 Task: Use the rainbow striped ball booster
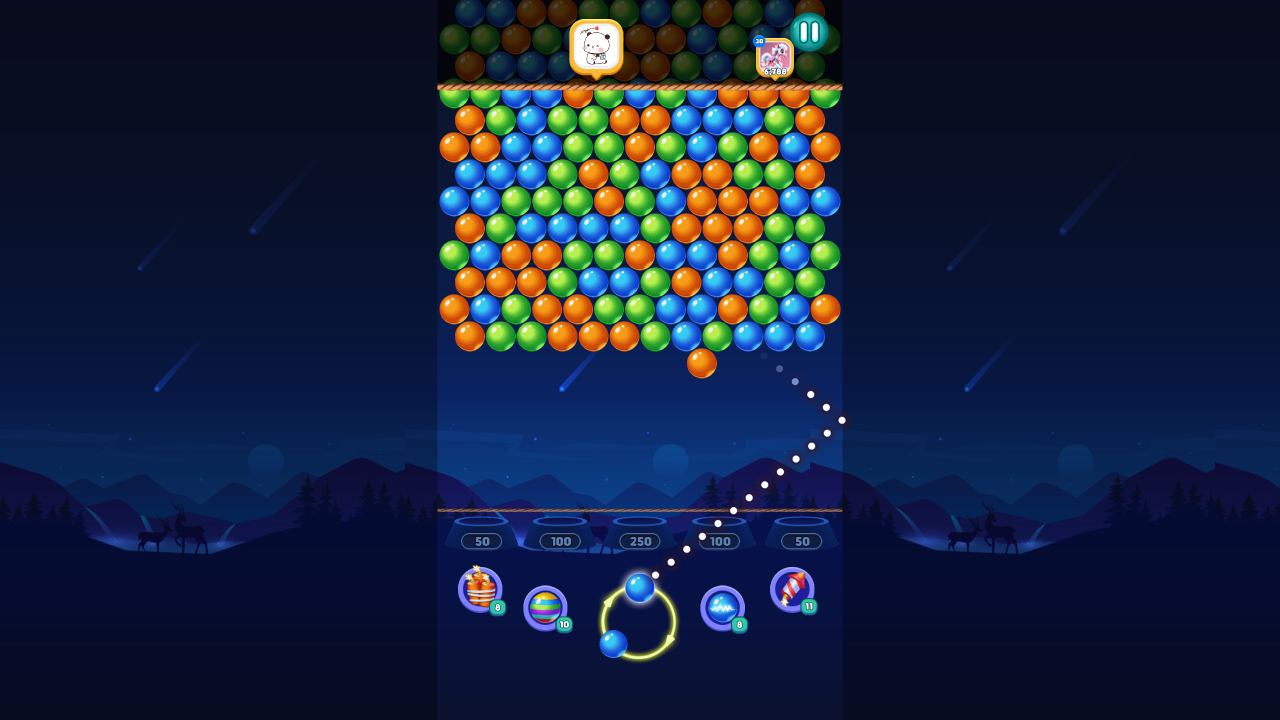546,607
